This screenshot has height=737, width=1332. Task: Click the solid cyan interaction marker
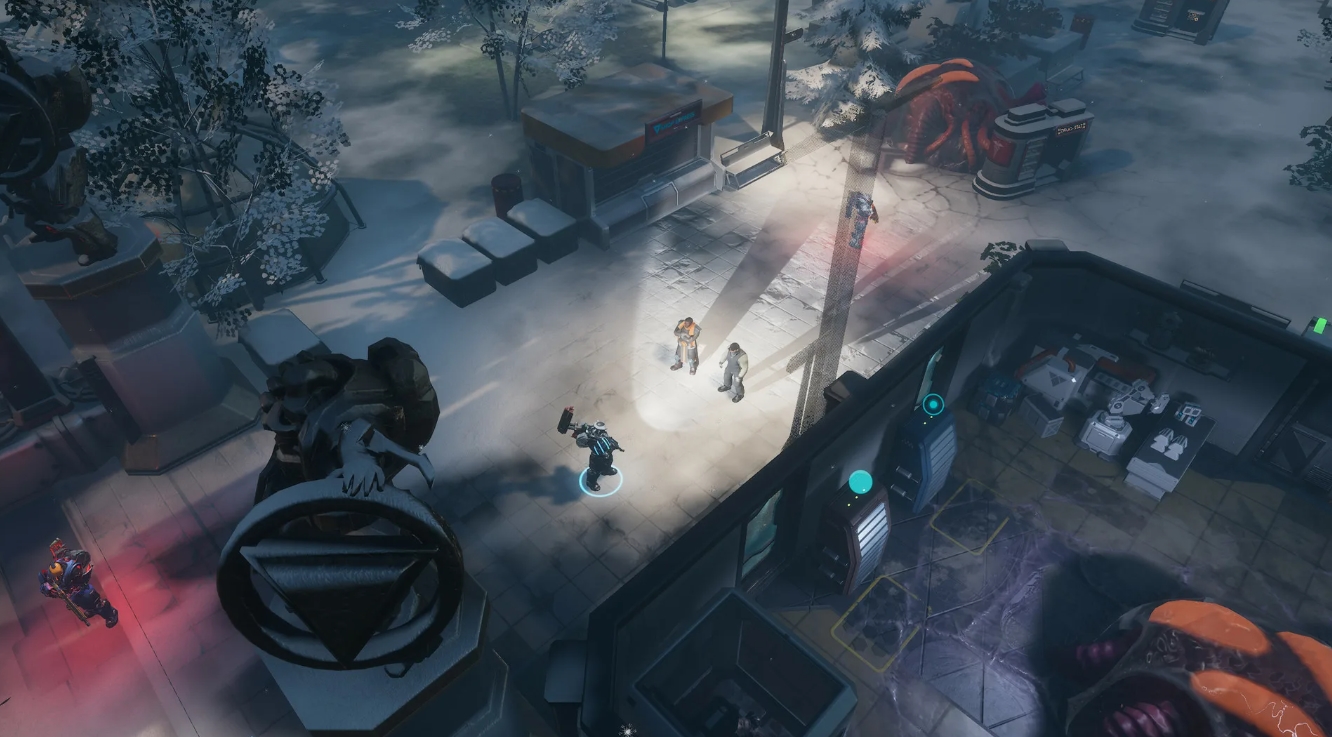coord(860,482)
